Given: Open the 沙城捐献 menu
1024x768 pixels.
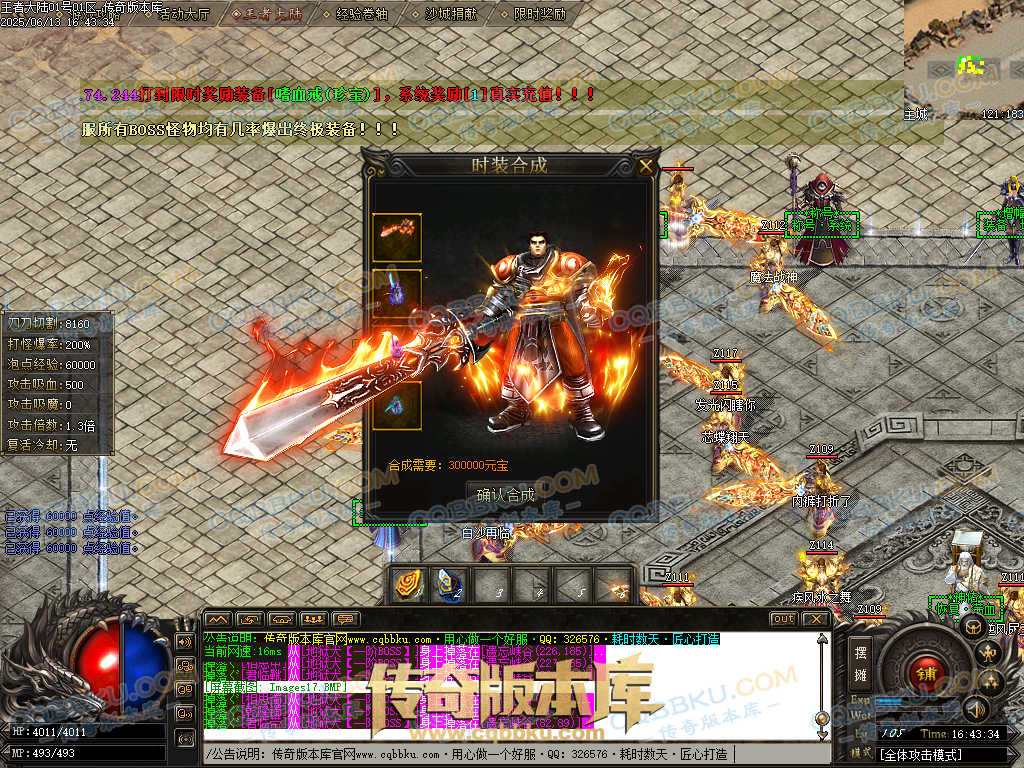Looking at the screenshot, I should [451, 15].
